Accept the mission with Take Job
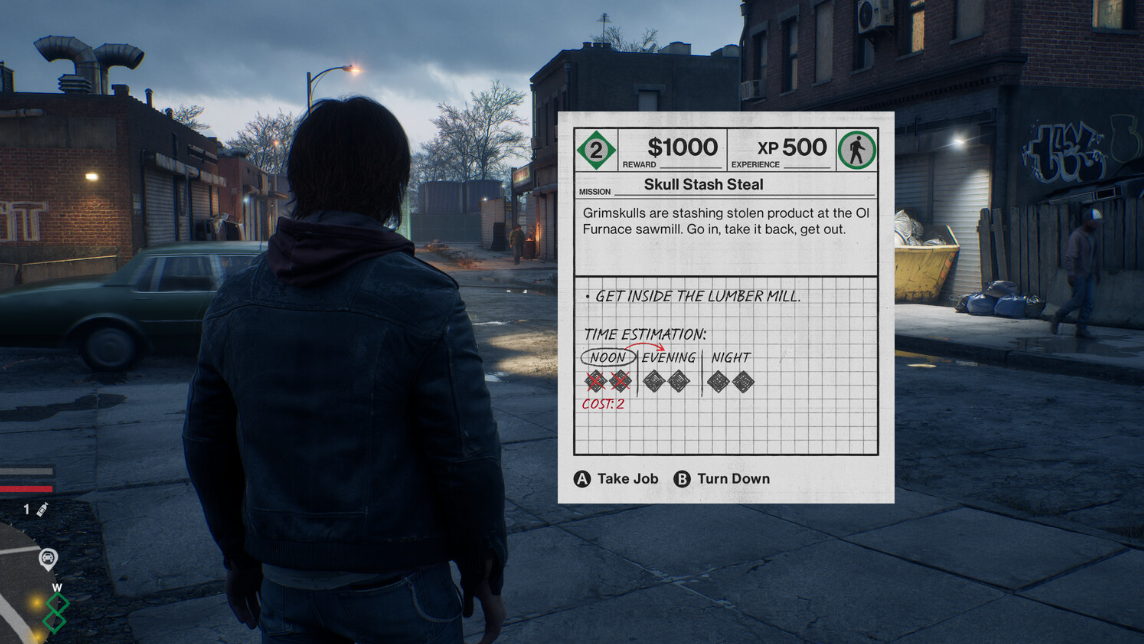1144x644 pixels. click(x=616, y=479)
